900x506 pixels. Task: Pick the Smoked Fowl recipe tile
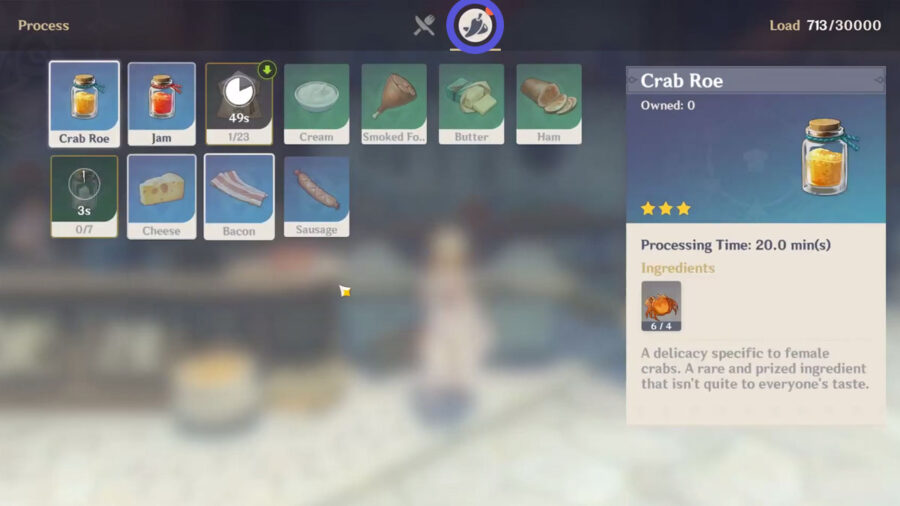(x=394, y=104)
